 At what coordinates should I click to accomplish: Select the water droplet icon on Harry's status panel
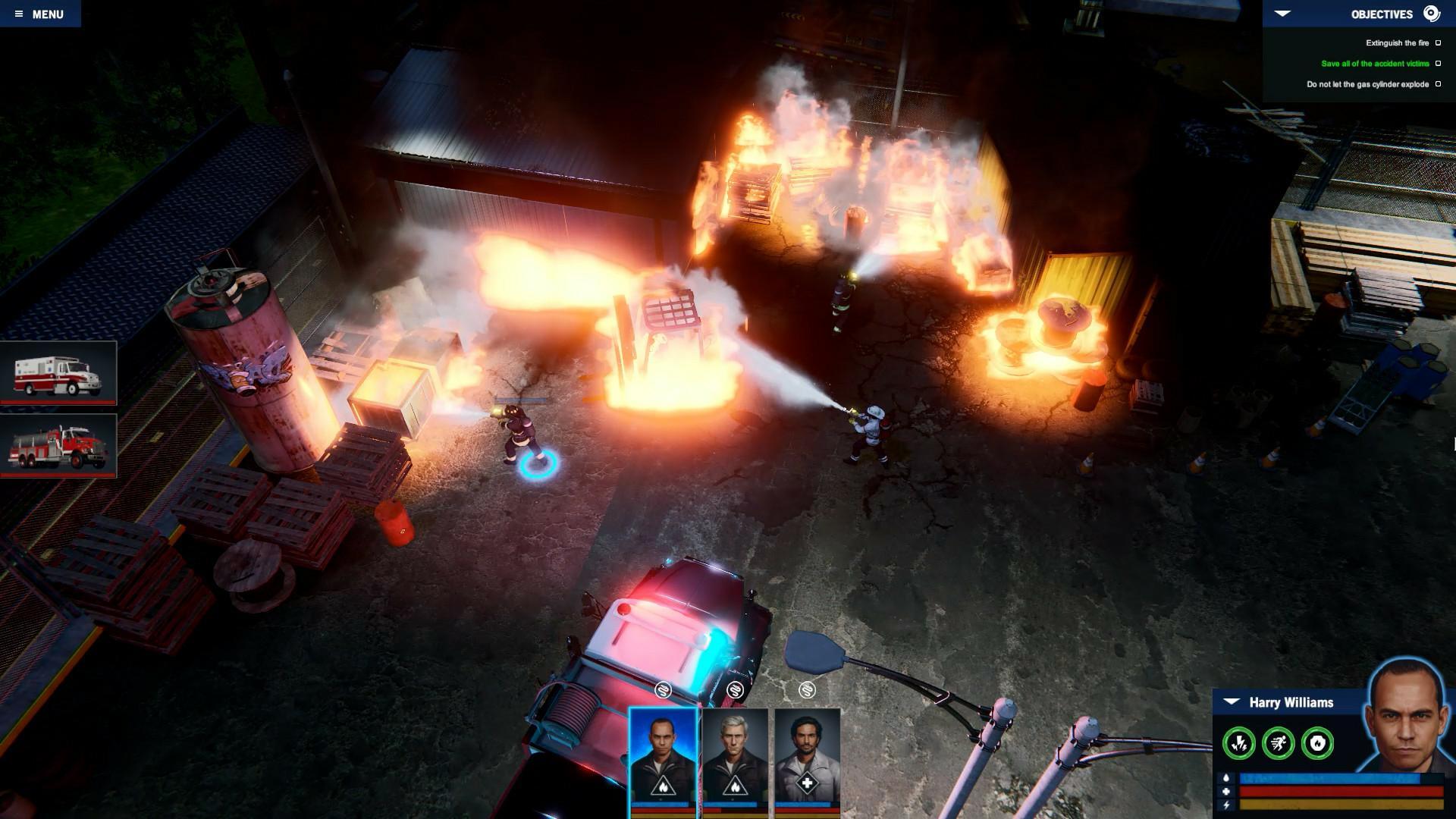[1226, 780]
